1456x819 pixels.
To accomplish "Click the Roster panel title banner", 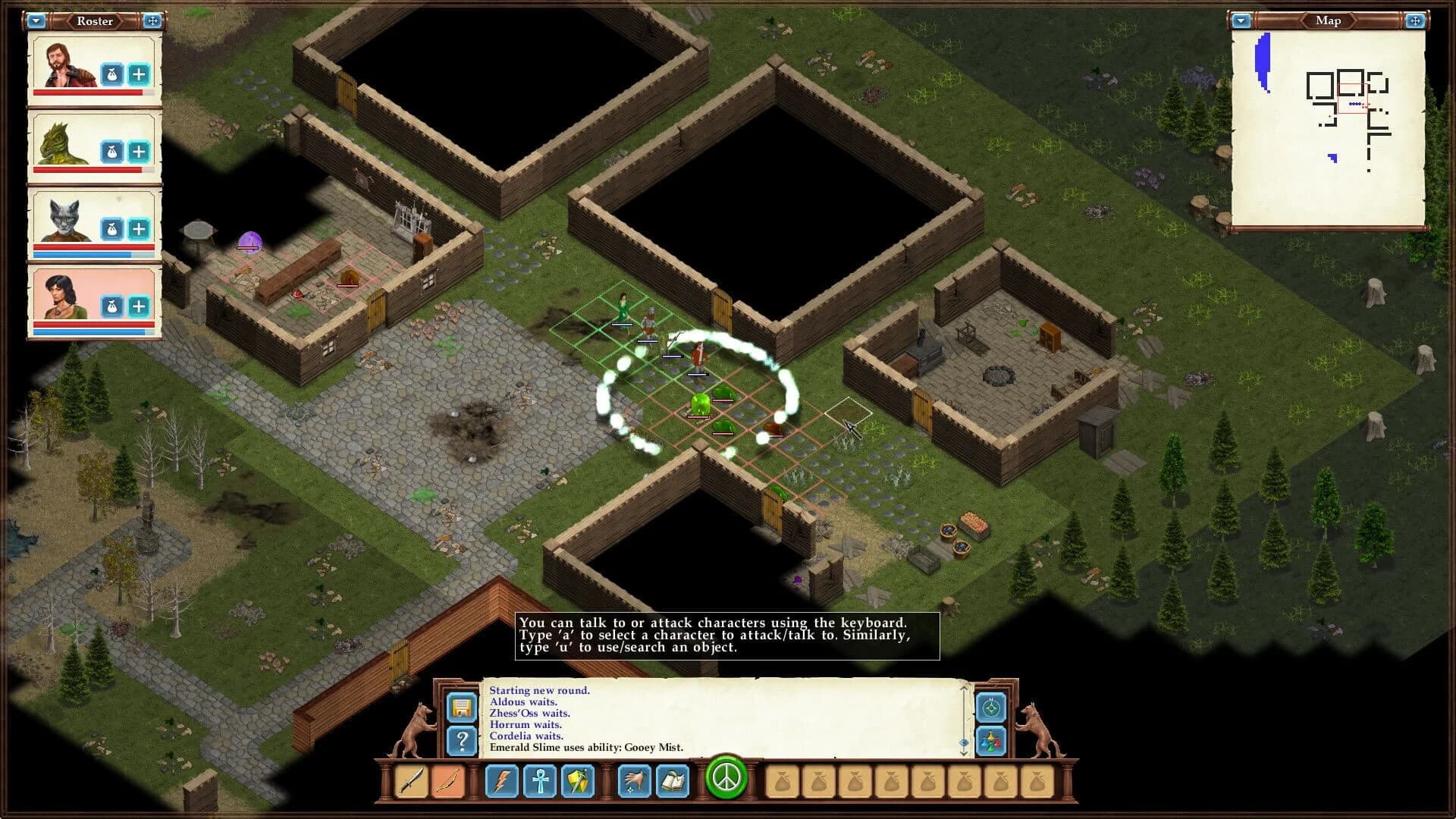I will coord(95,21).
